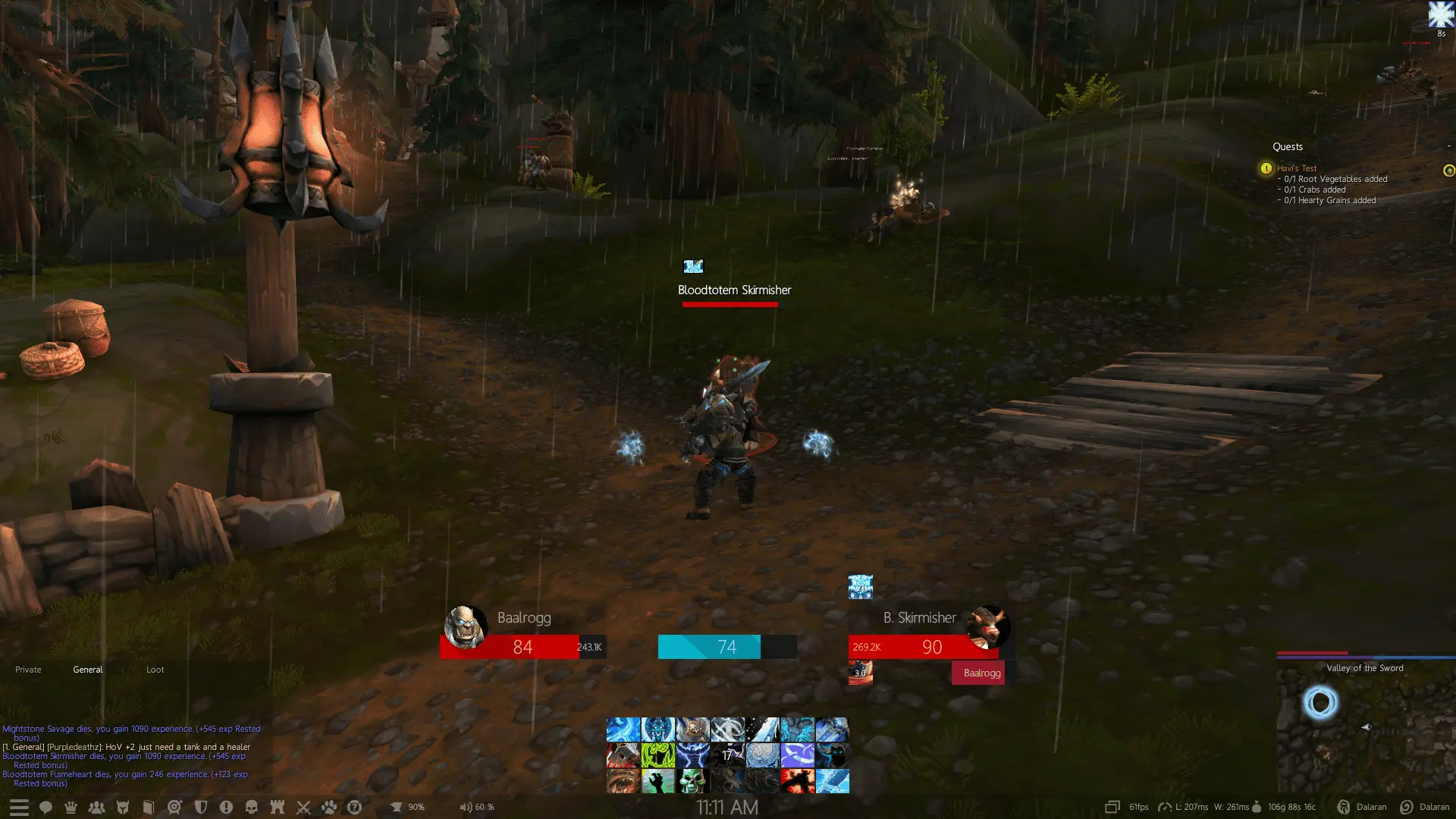Select the glowing skull ability on the action bar
Image resolution: width=1456 pixels, height=819 pixels.
692,782
